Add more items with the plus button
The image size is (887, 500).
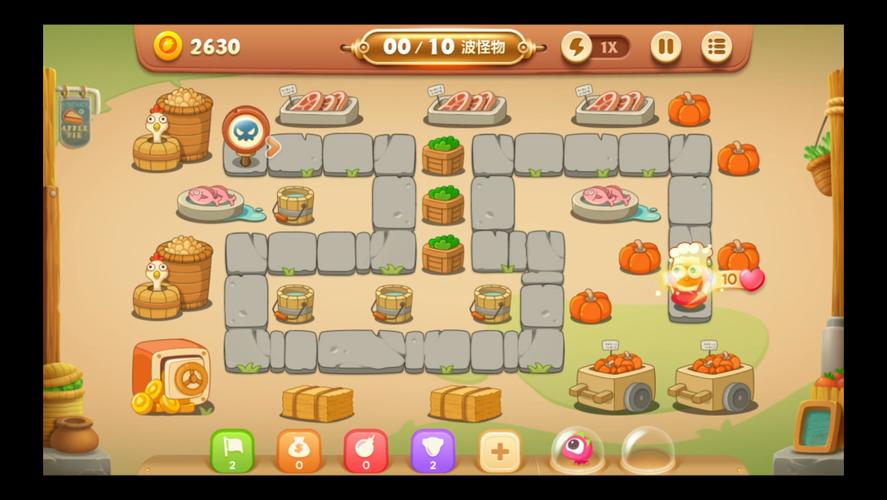(x=500, y=452)
